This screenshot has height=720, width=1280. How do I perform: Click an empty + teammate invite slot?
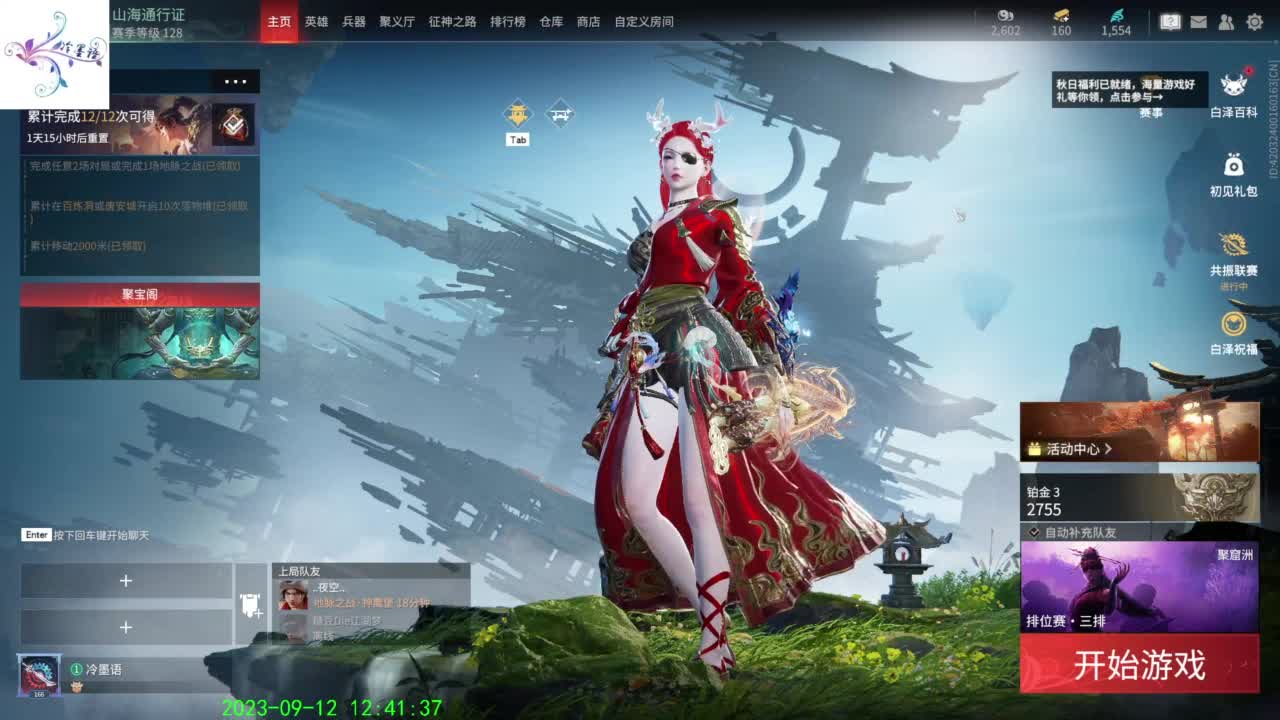pos(127,581)
